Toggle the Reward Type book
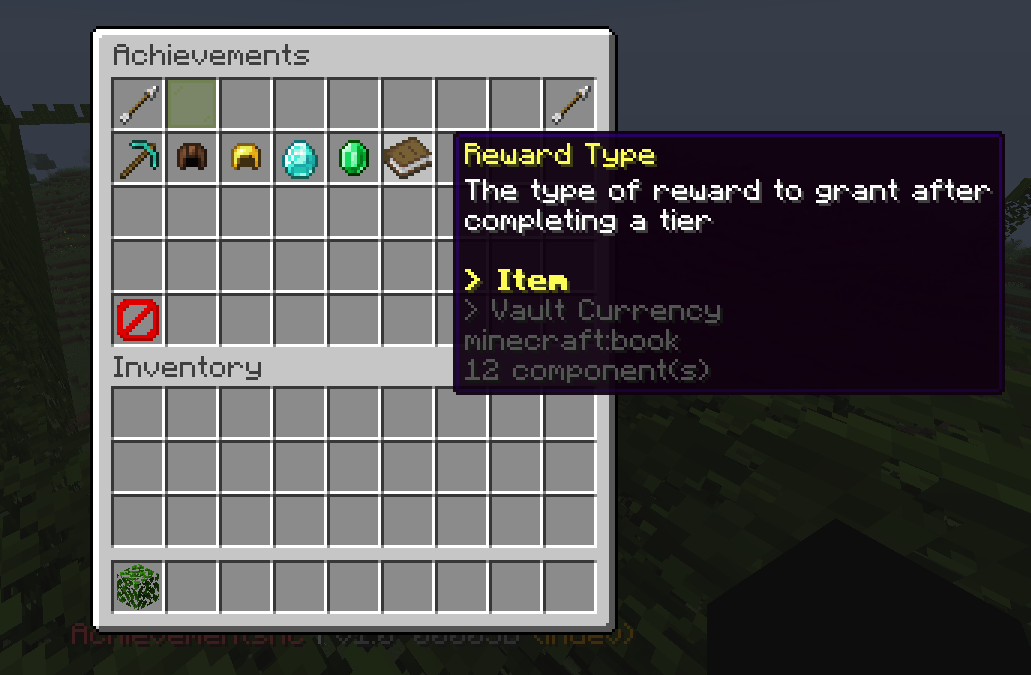1031x675 pixels. [408, 158]
